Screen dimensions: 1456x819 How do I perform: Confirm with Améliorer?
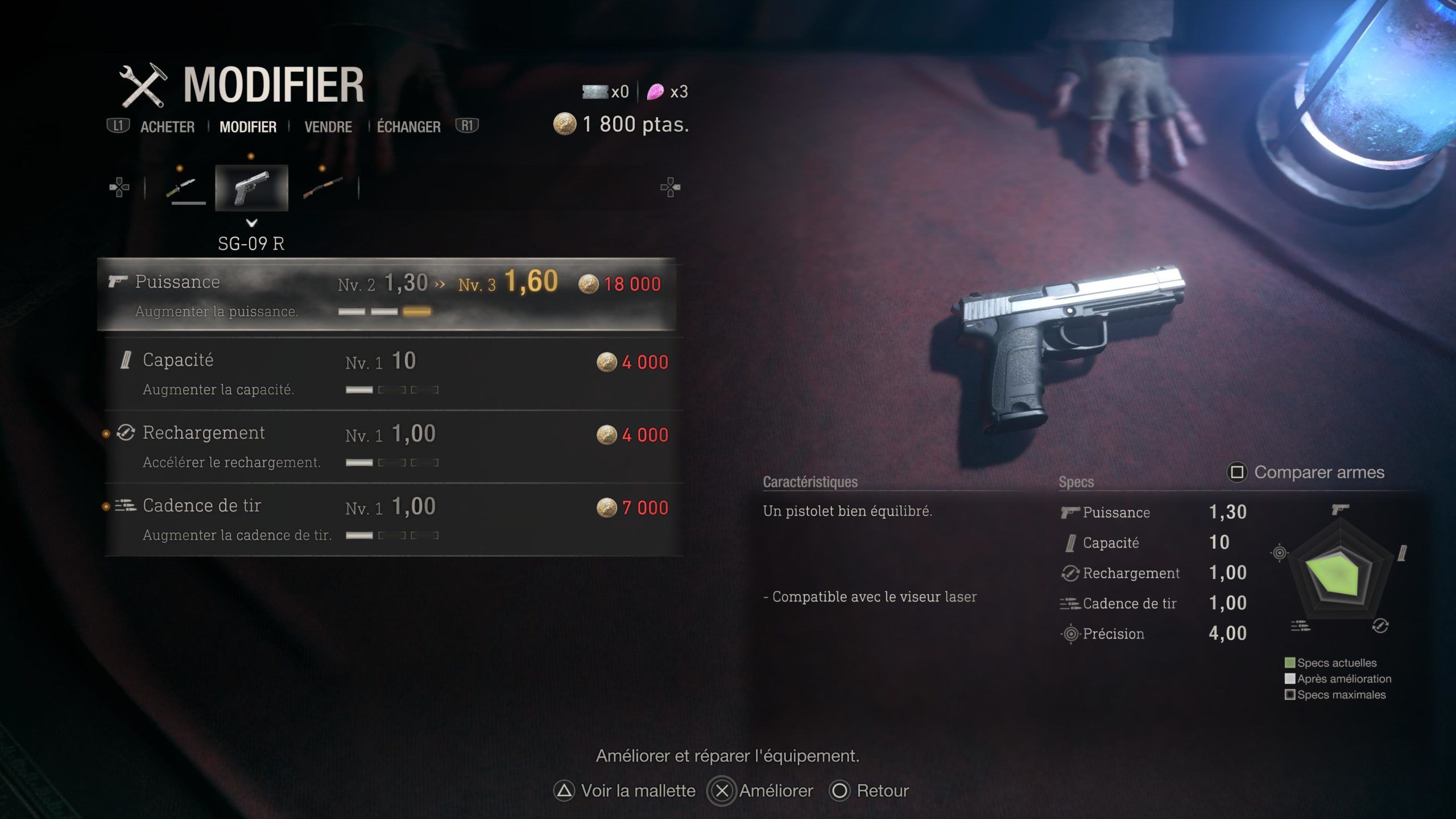[761, 791]
